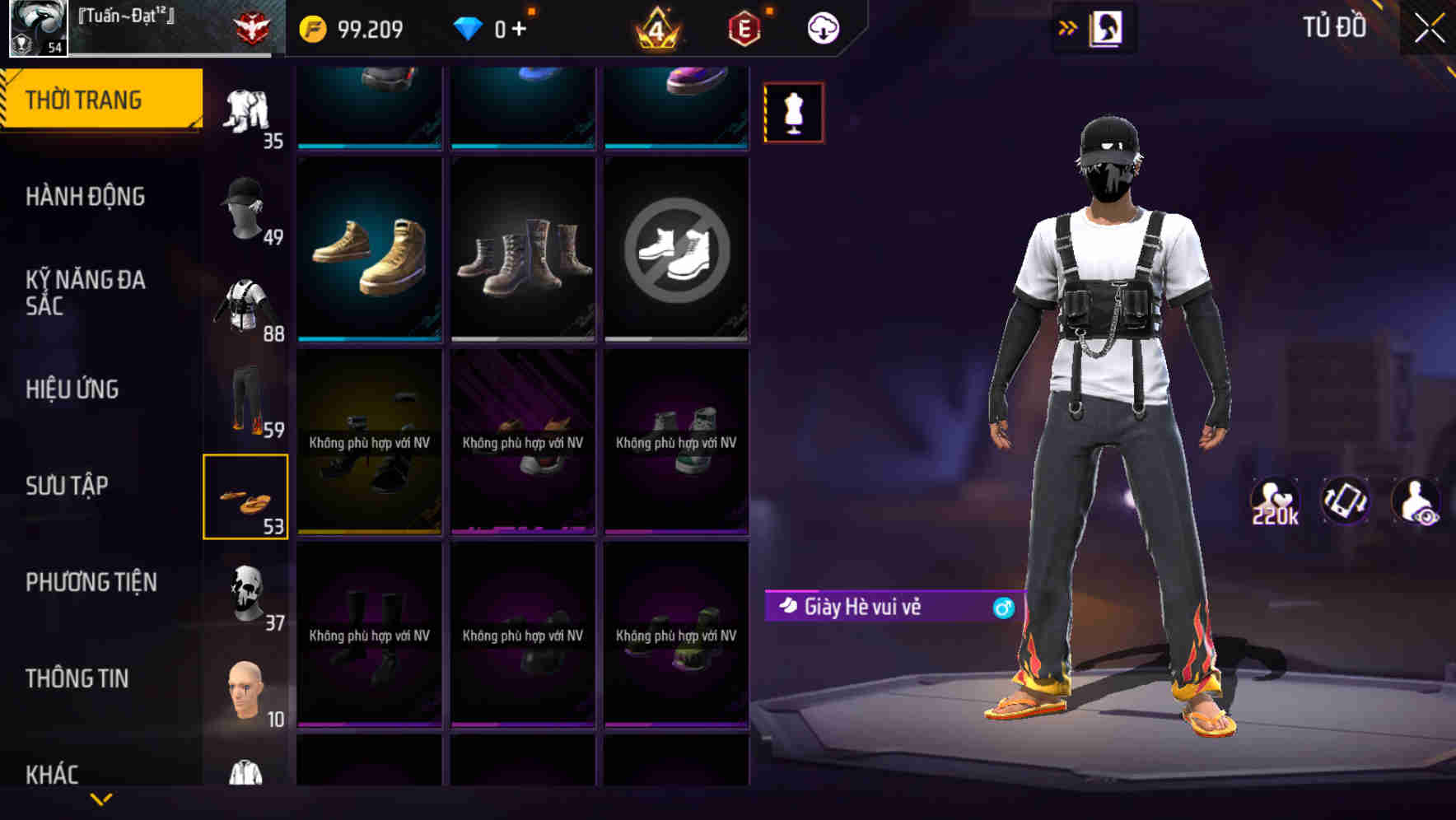The image size is (1456, 820).
Task: Open the skull mask category icon
Action: pyautogui.click(x=247, y=591)
